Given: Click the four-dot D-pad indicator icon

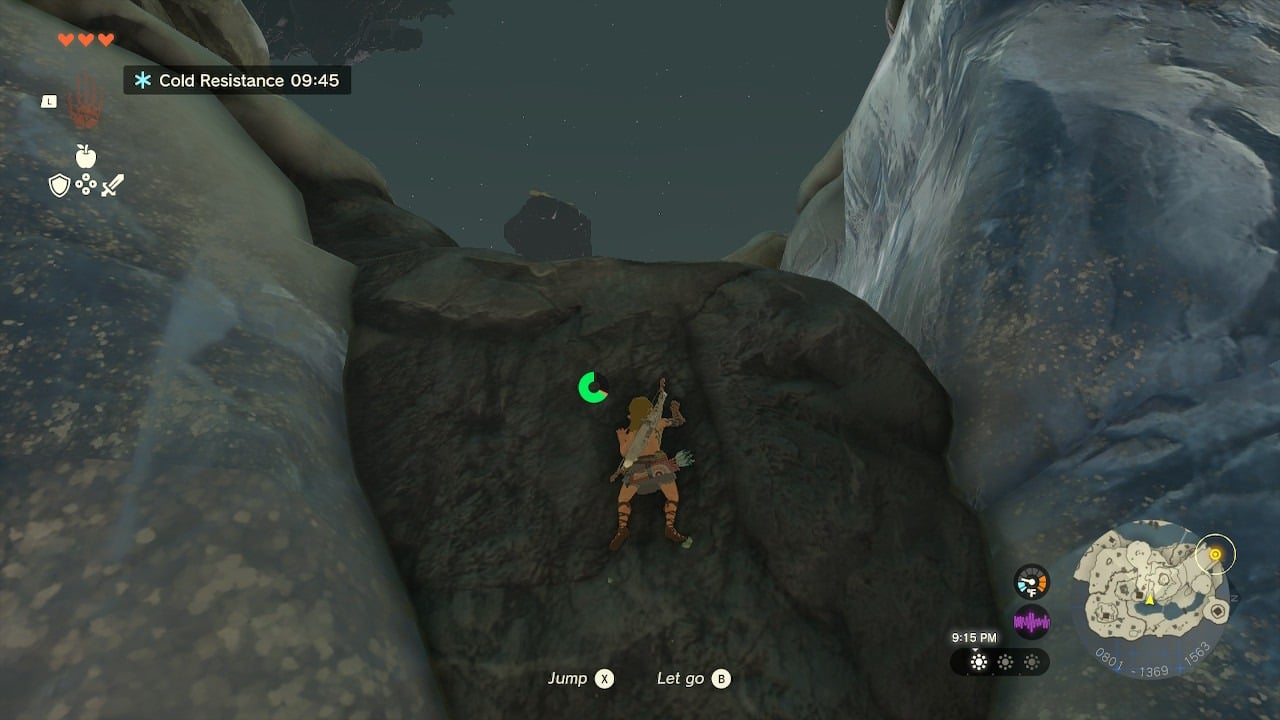Looking at the screenshot, I should [86, 185].
